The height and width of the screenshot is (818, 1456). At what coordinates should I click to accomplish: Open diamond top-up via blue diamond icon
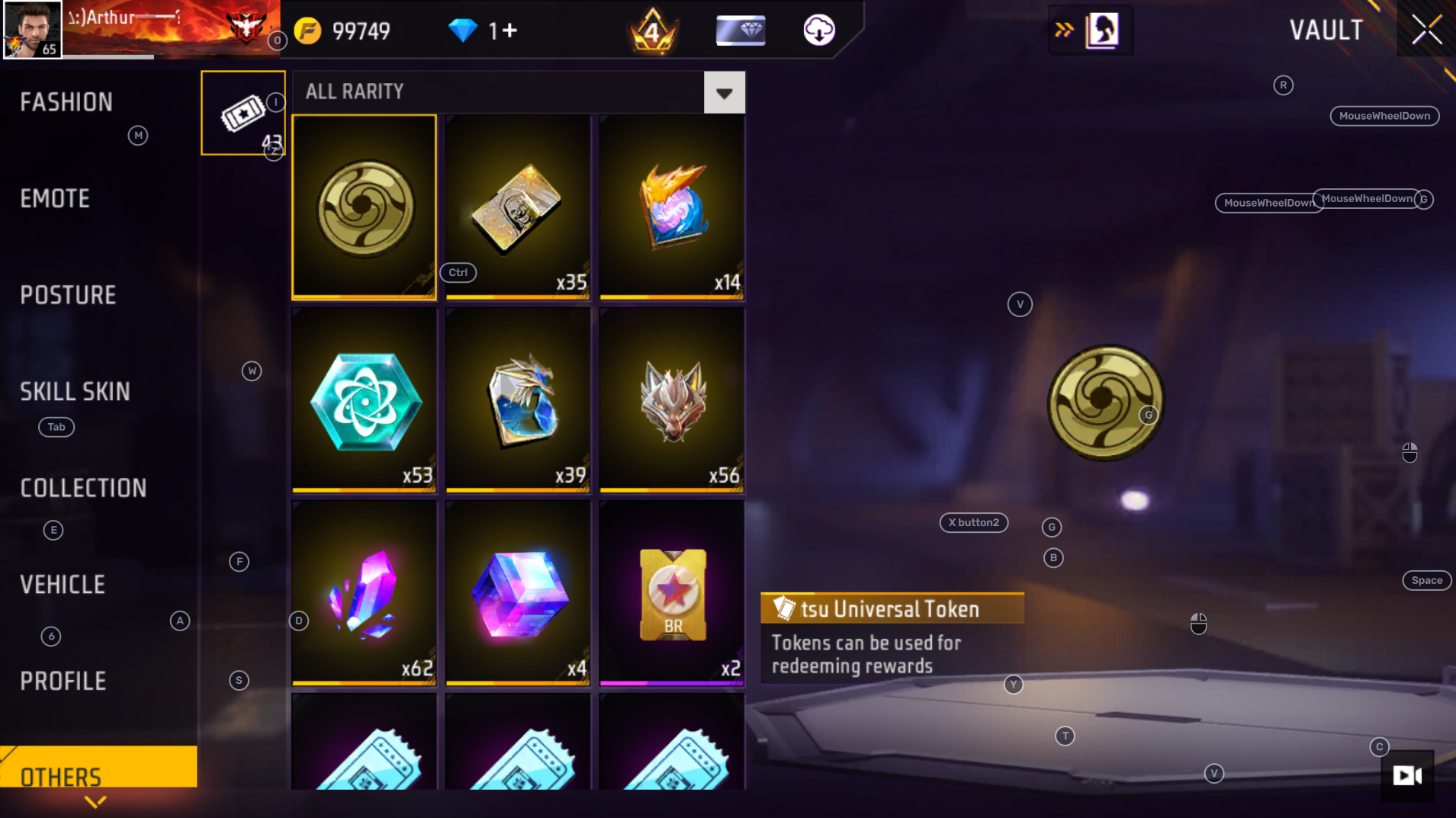pyautogui.click(x=464, y=30)
